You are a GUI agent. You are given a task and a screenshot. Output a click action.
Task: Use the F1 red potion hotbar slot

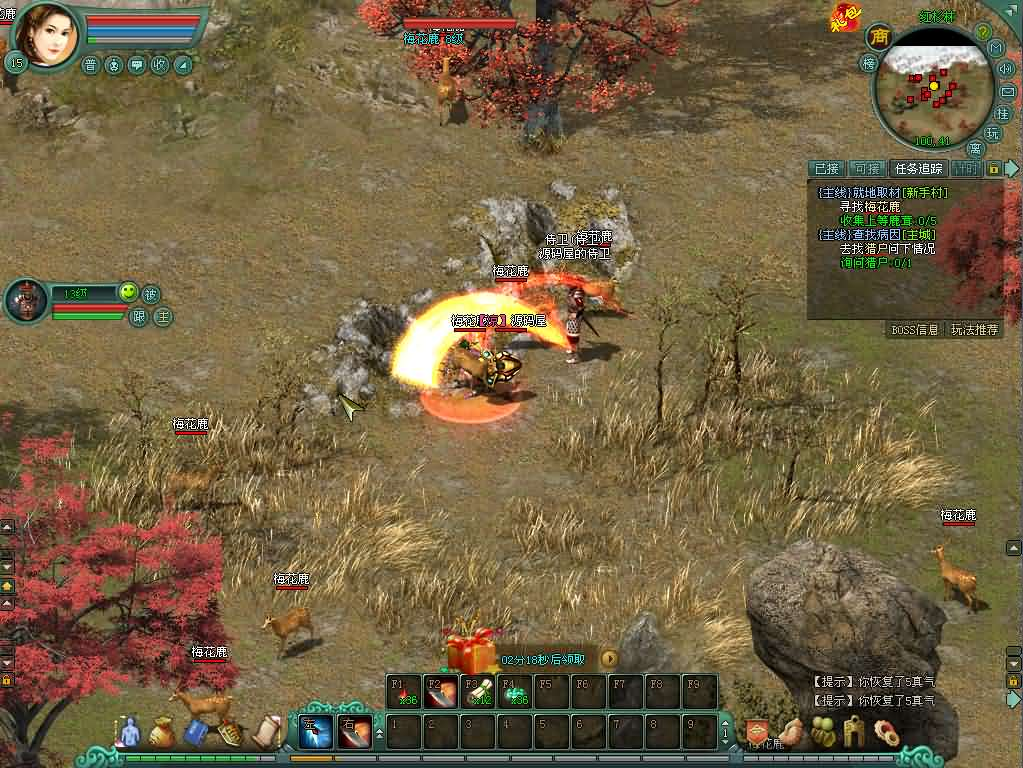[404, 692]
